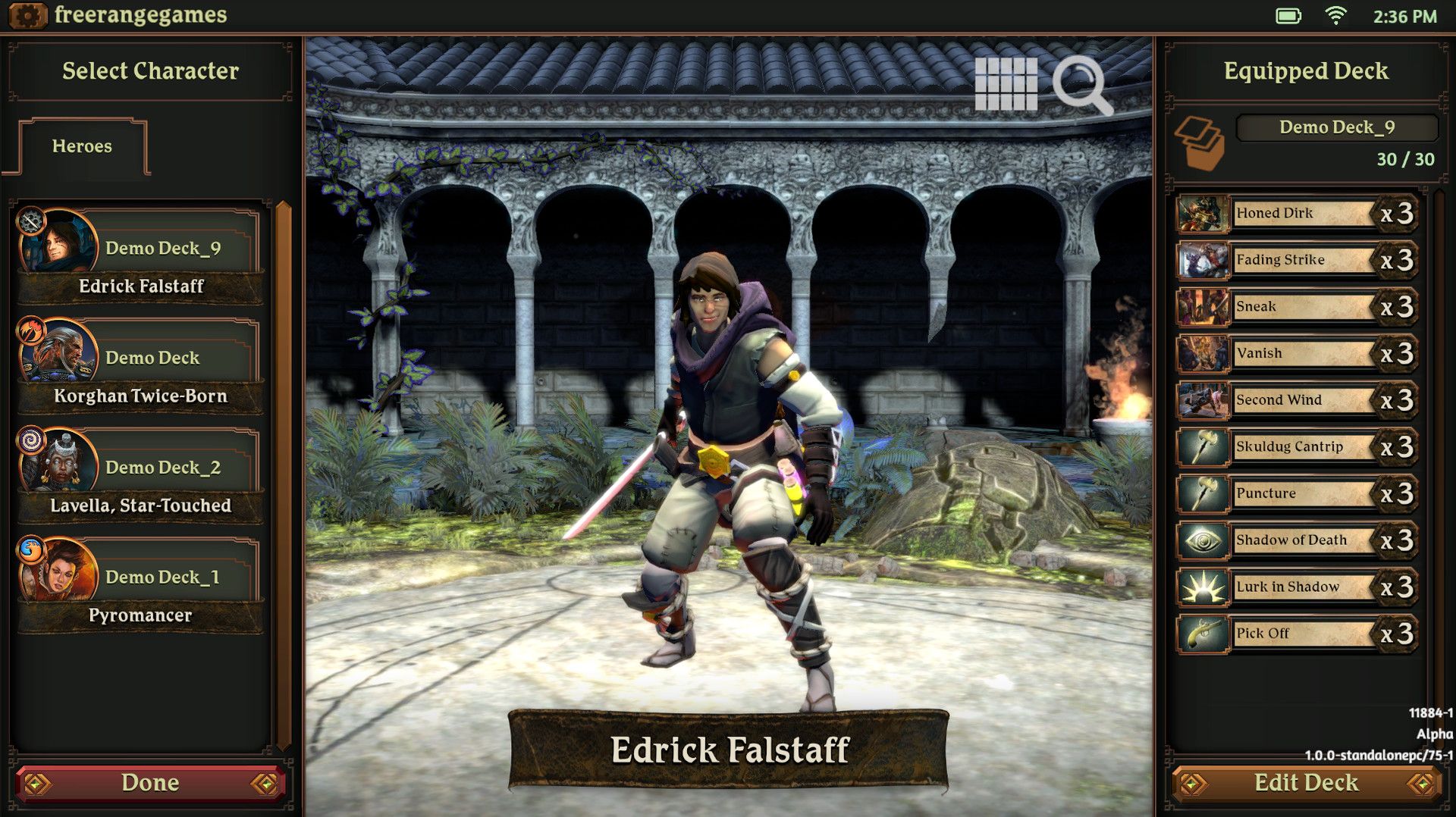Click the Puncture hammer icon

[x=1202, y=493]
